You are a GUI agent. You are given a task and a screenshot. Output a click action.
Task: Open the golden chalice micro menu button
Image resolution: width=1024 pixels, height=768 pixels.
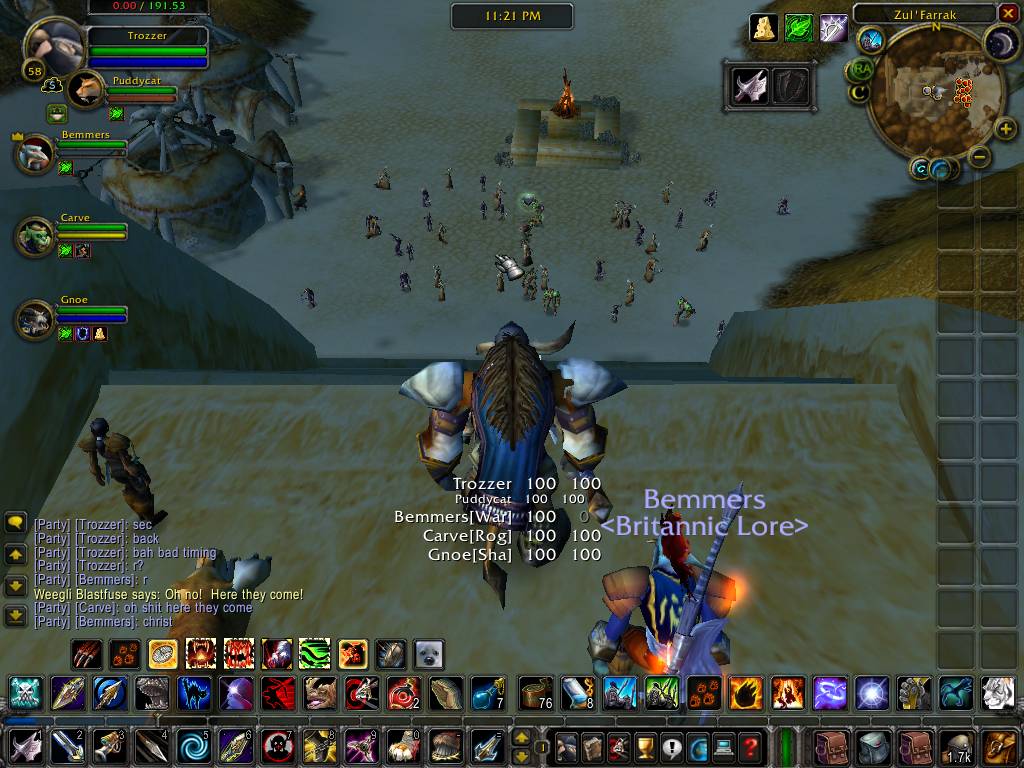tap(645, 746)
